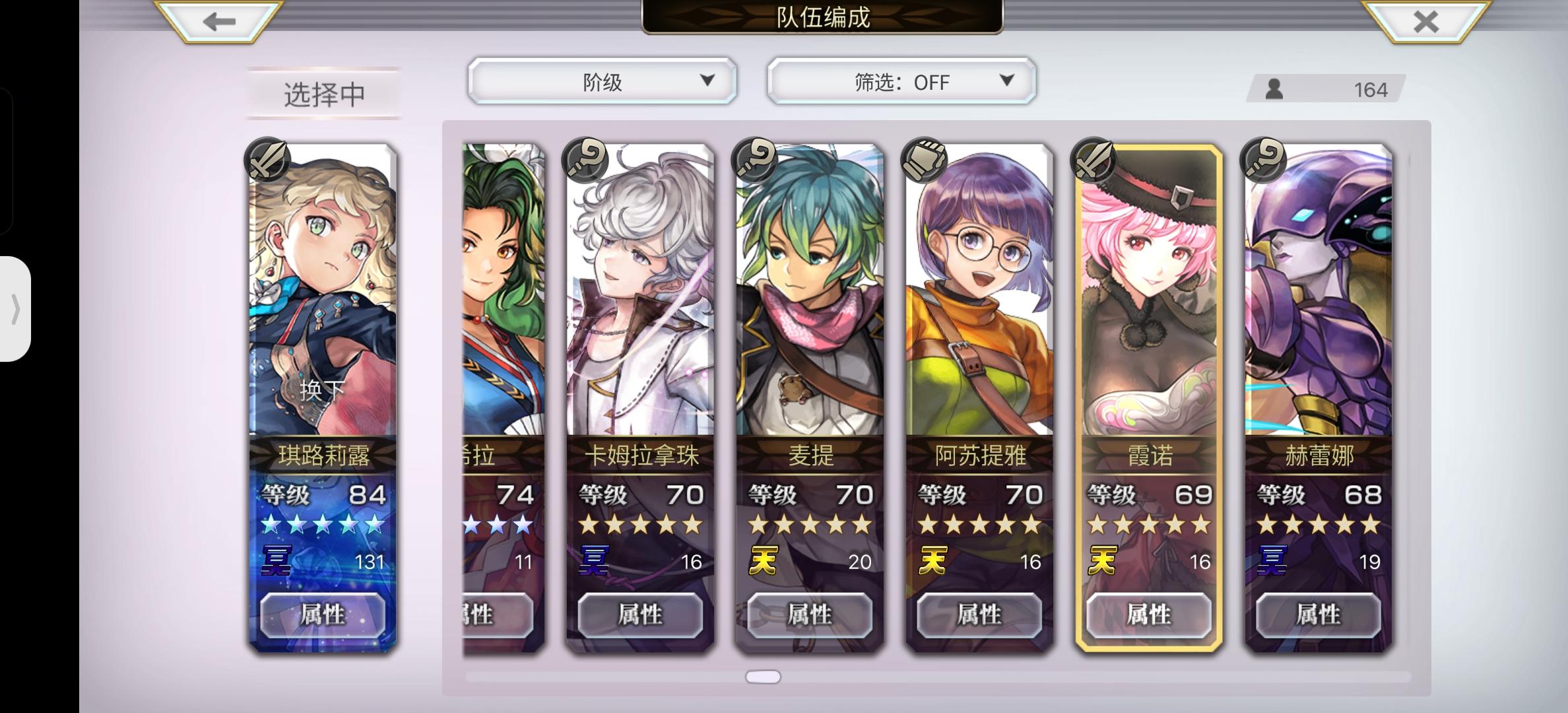Click the 属性 button under 卡姆拉拿珠
The image size is (1568, 713).
tap(639, 615)
